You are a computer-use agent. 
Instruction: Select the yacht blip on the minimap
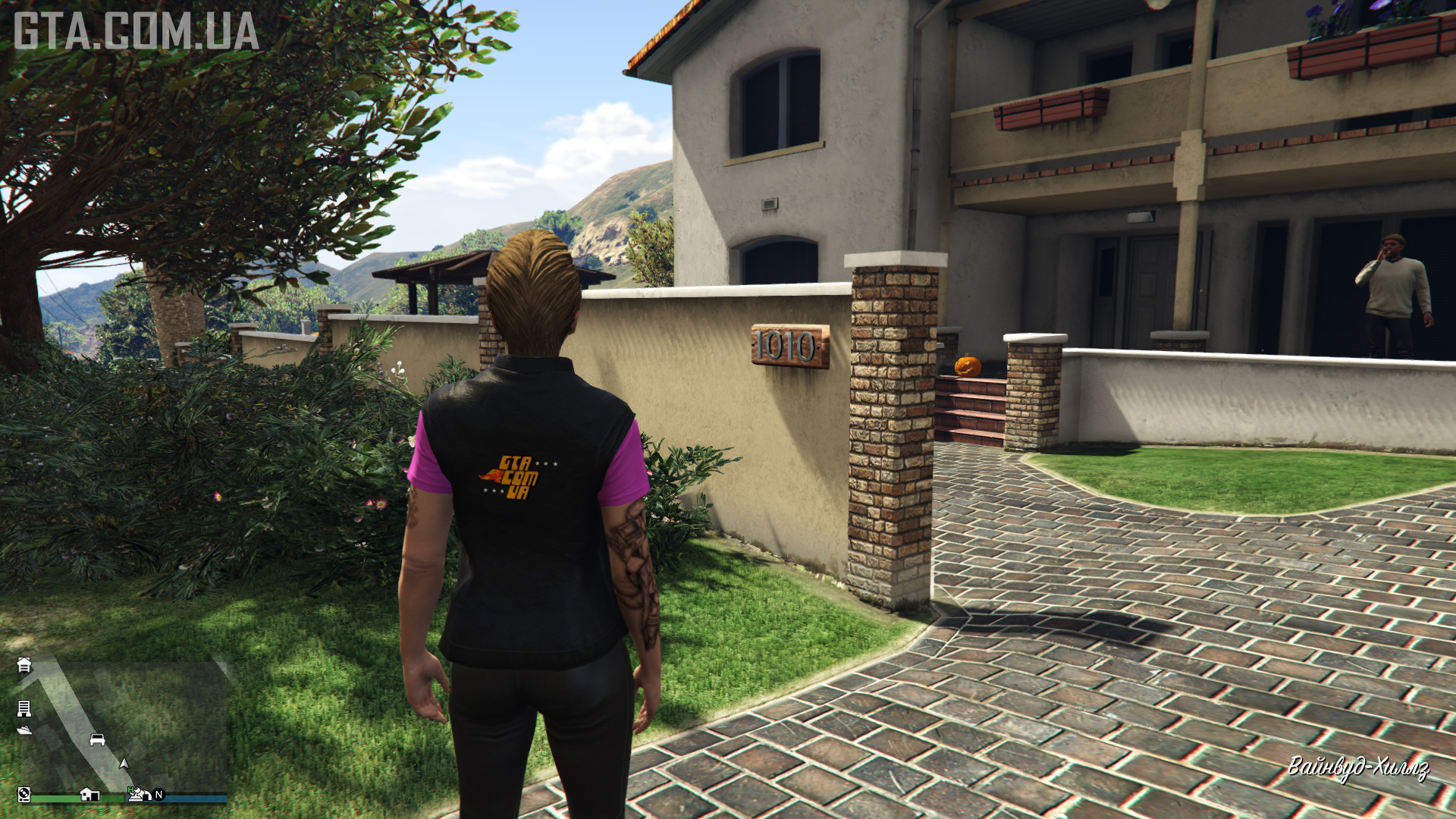[24, 730]
